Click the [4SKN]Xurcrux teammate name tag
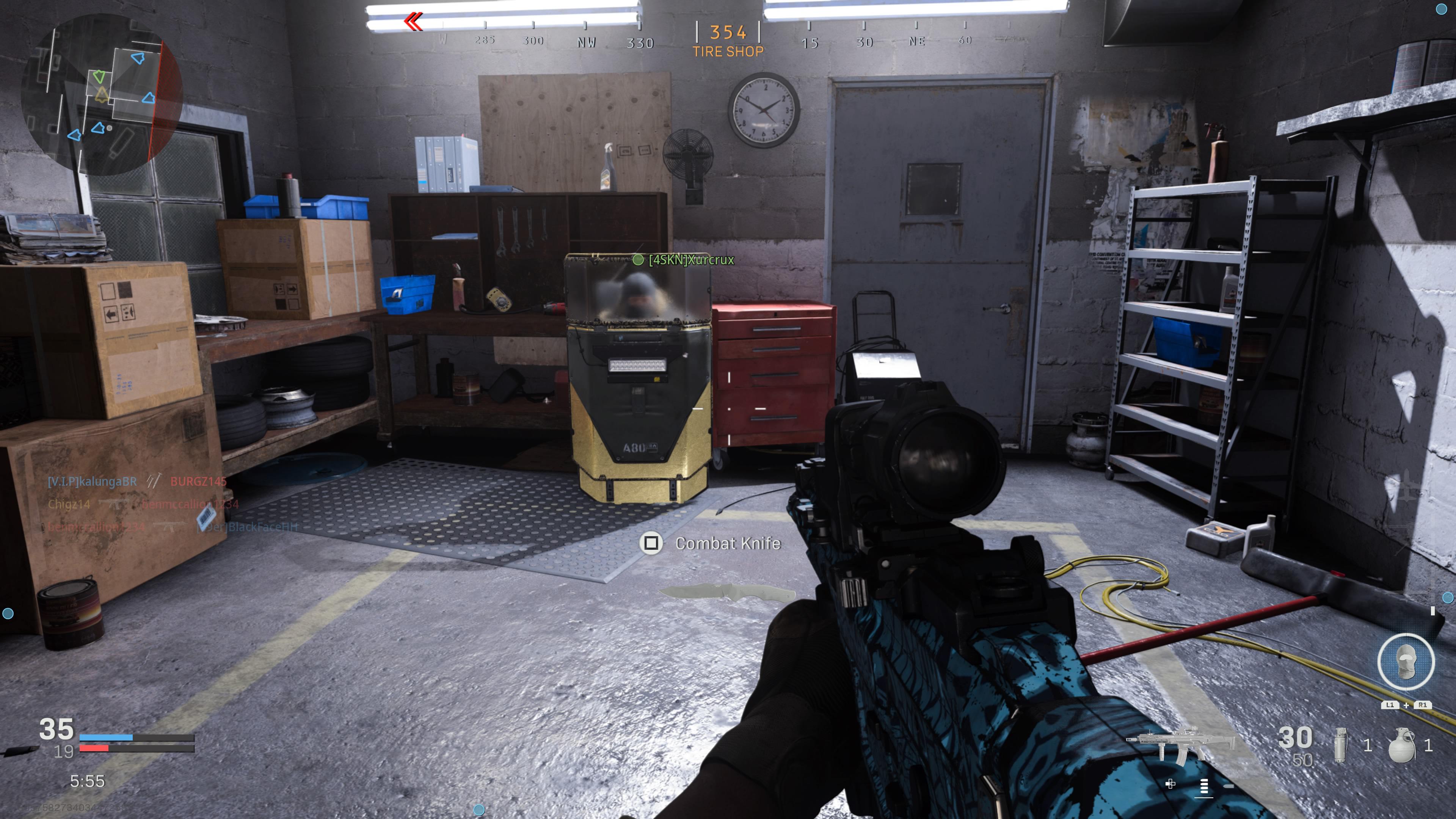 (x=691, y=260)
